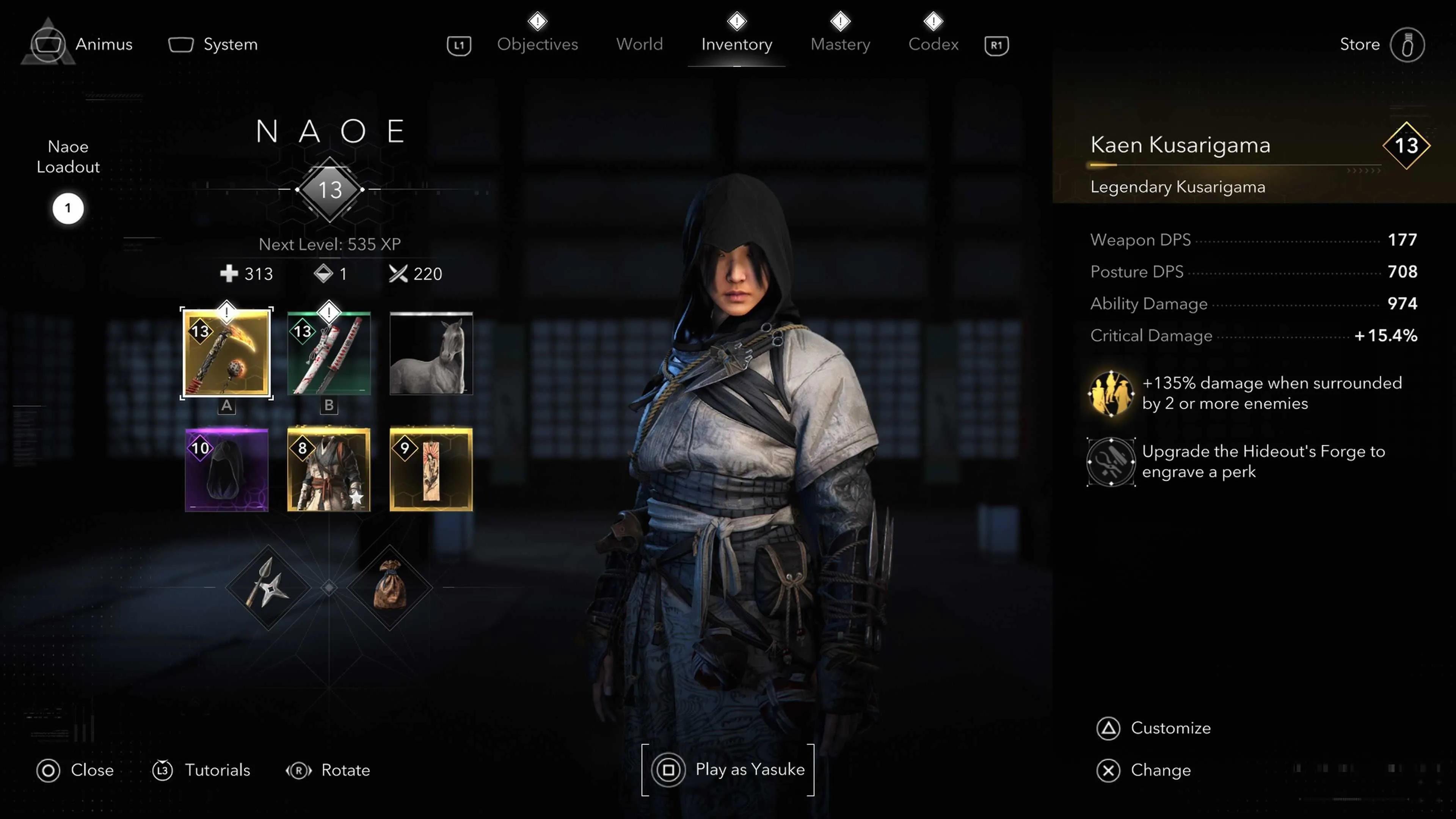This screenshot has height=819, width=1456.
Task: Select the level 9 amulet trinket slot
Action: 431,470
